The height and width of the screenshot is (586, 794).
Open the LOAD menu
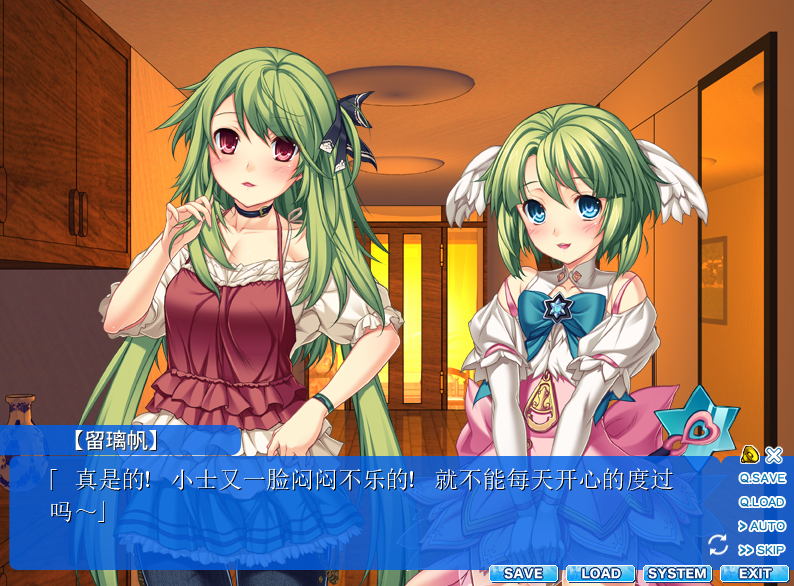pyautogui.click(x=600, y=574)
